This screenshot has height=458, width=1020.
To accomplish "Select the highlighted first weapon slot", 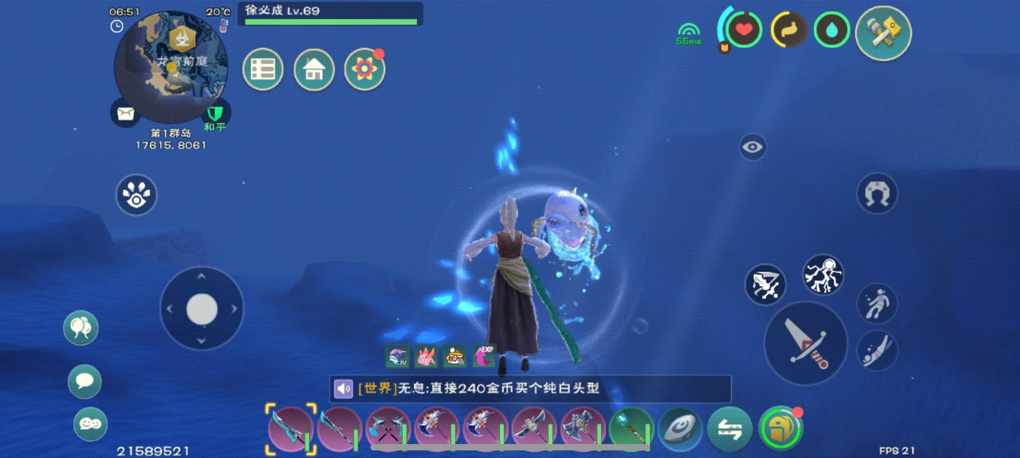I will pyautogui.click(x=291, y=427).
